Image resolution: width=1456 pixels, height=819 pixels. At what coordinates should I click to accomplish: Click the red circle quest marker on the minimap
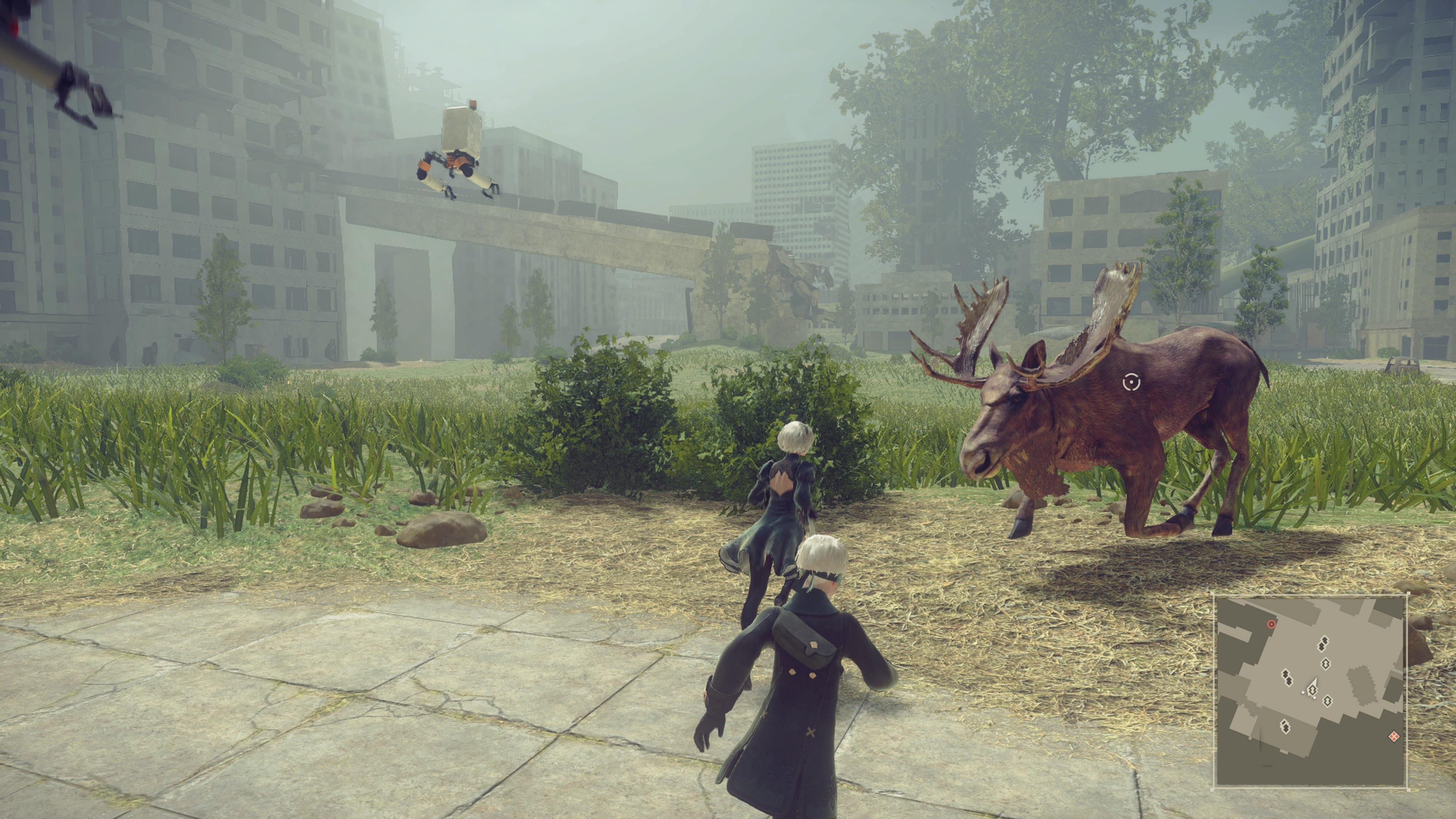point(1271,624)
